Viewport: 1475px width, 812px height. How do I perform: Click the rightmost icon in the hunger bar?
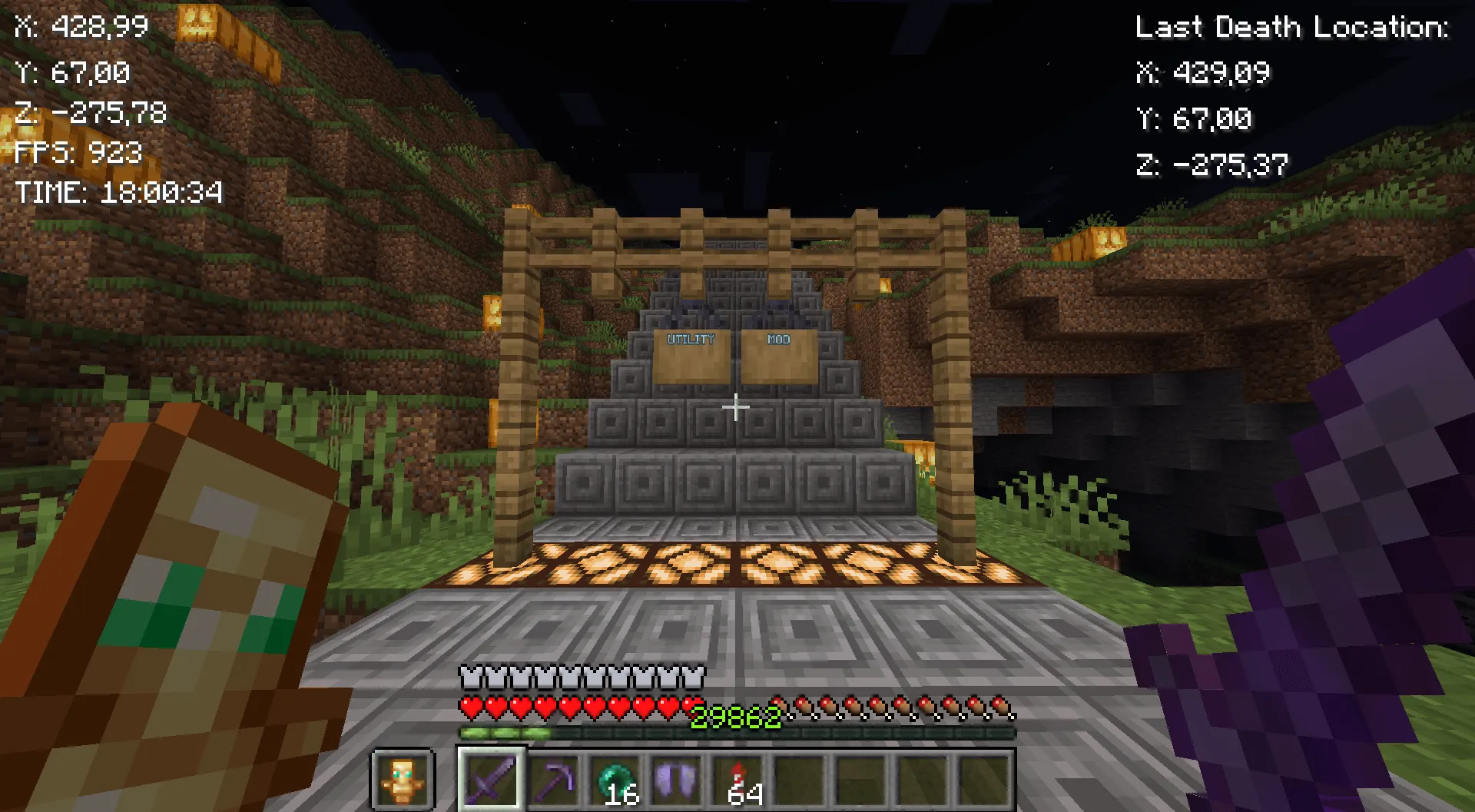(1001, 706)
